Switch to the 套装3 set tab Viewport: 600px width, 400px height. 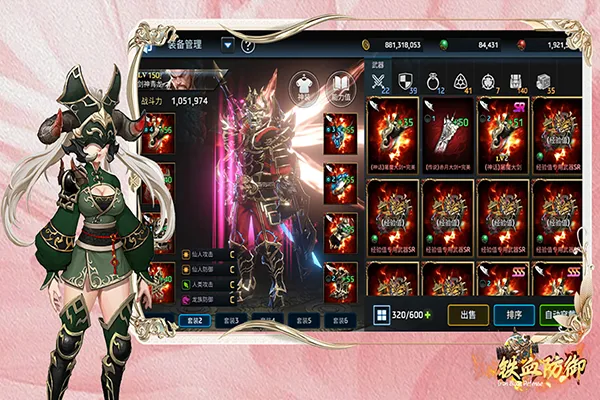point(231,320)
